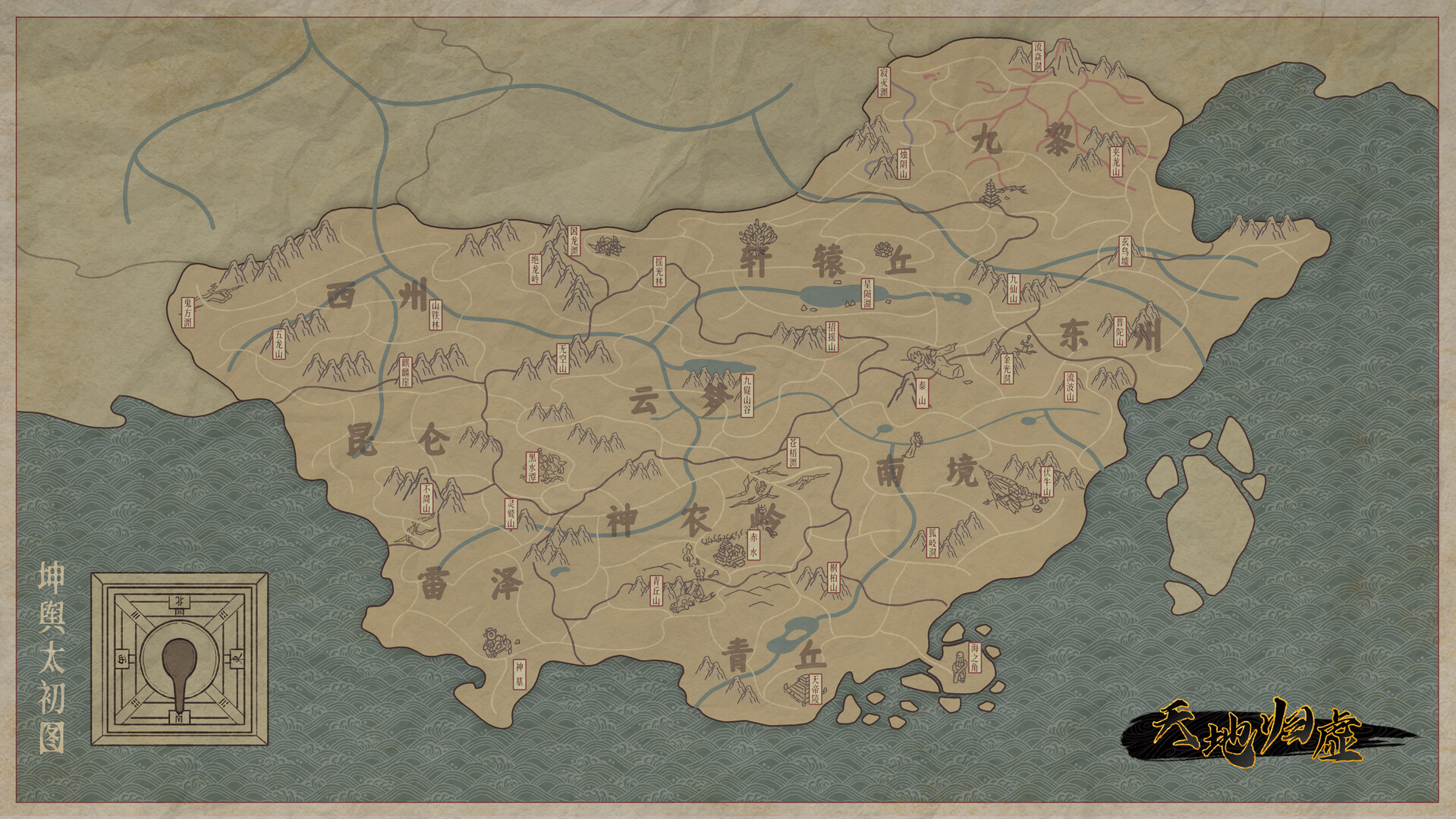
Task: Select the 流焱洞 map marker
Action: click(x=1037, y=57)
